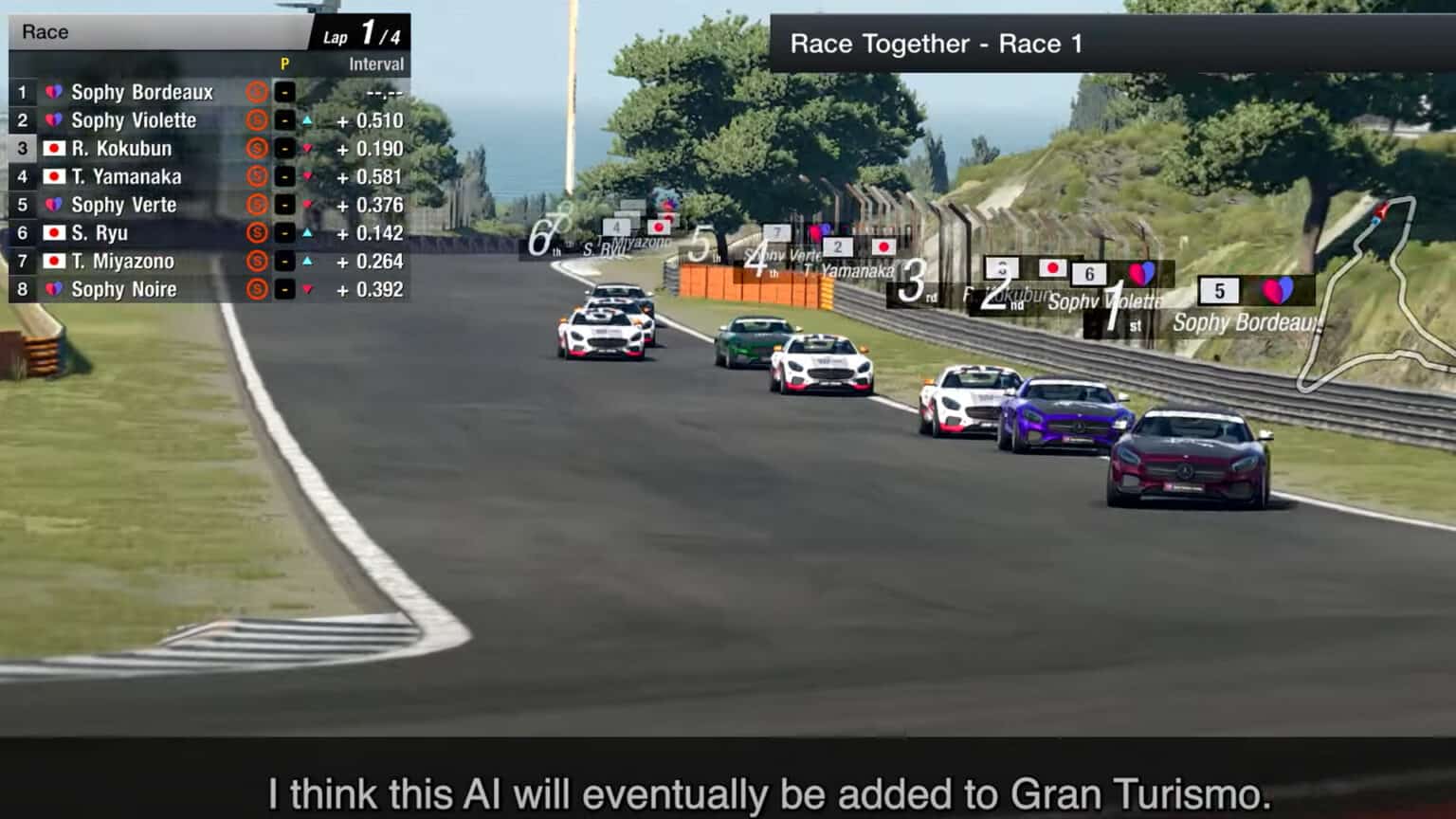Select the Race Together - Race 1 title bar
1456x819 pixels.
coord(937,43)
